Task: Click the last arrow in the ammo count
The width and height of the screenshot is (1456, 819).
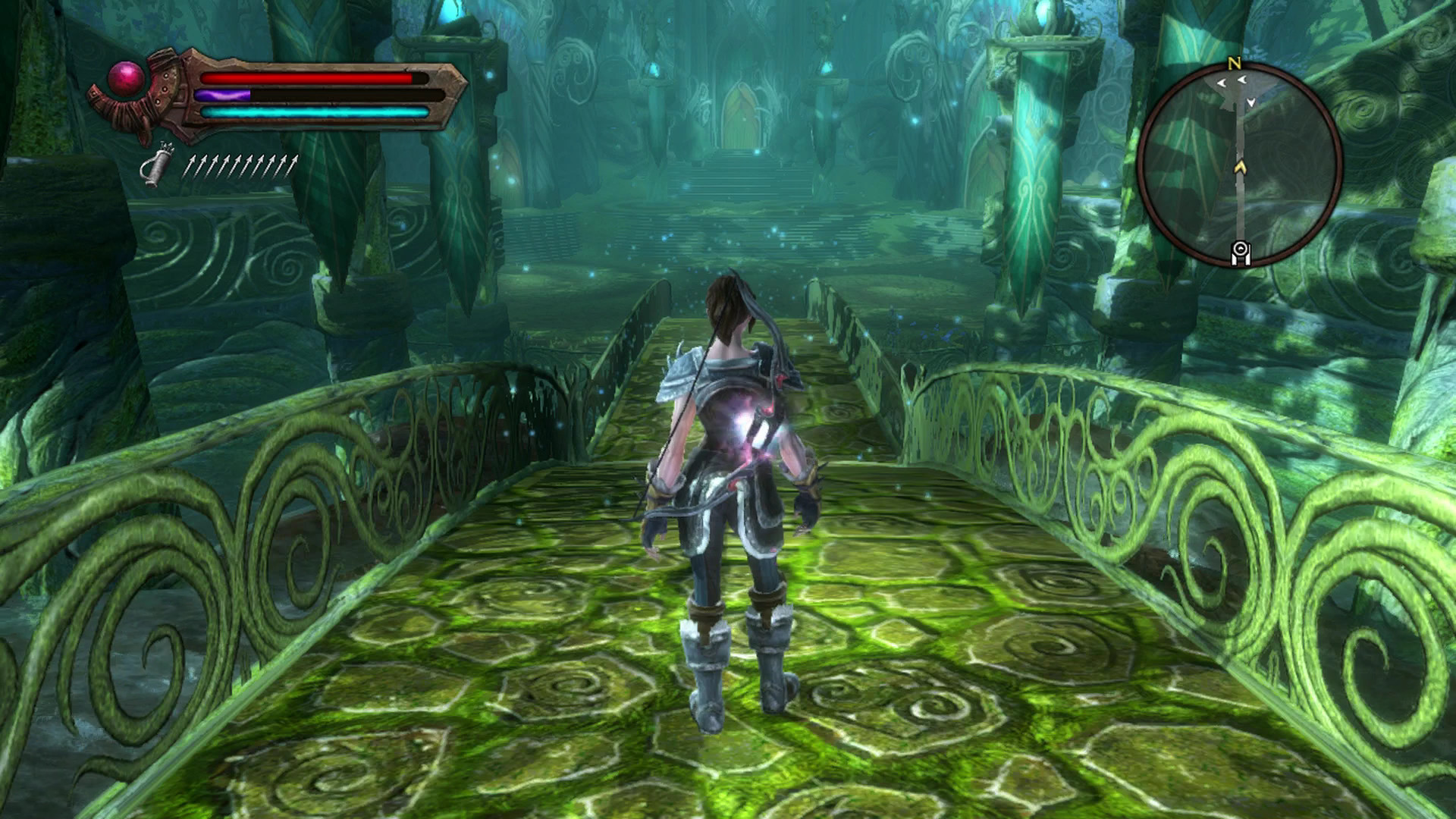Action: [x=293, y=164]
